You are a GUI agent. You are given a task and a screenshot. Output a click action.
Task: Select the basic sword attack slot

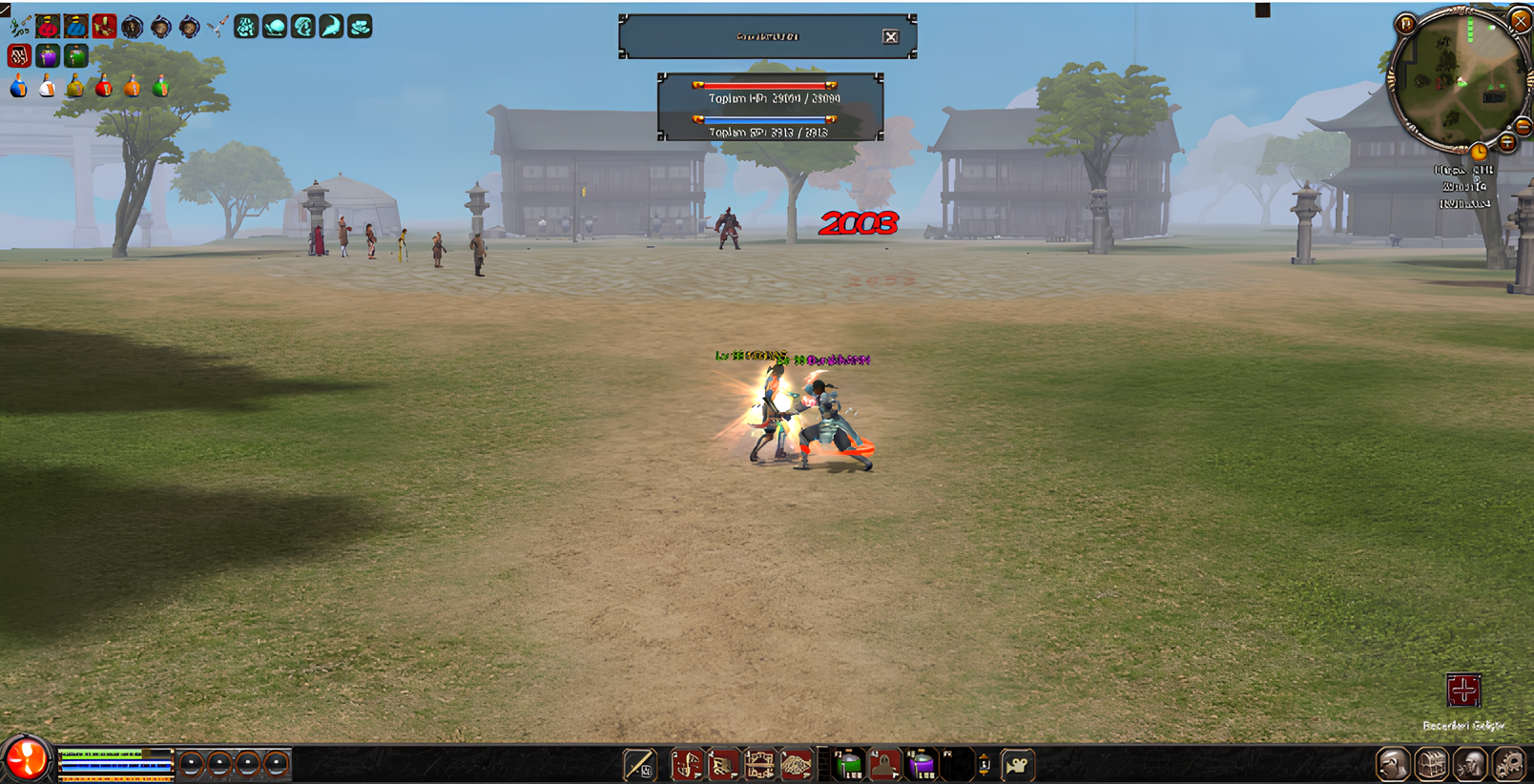click(x=639, y=765)
